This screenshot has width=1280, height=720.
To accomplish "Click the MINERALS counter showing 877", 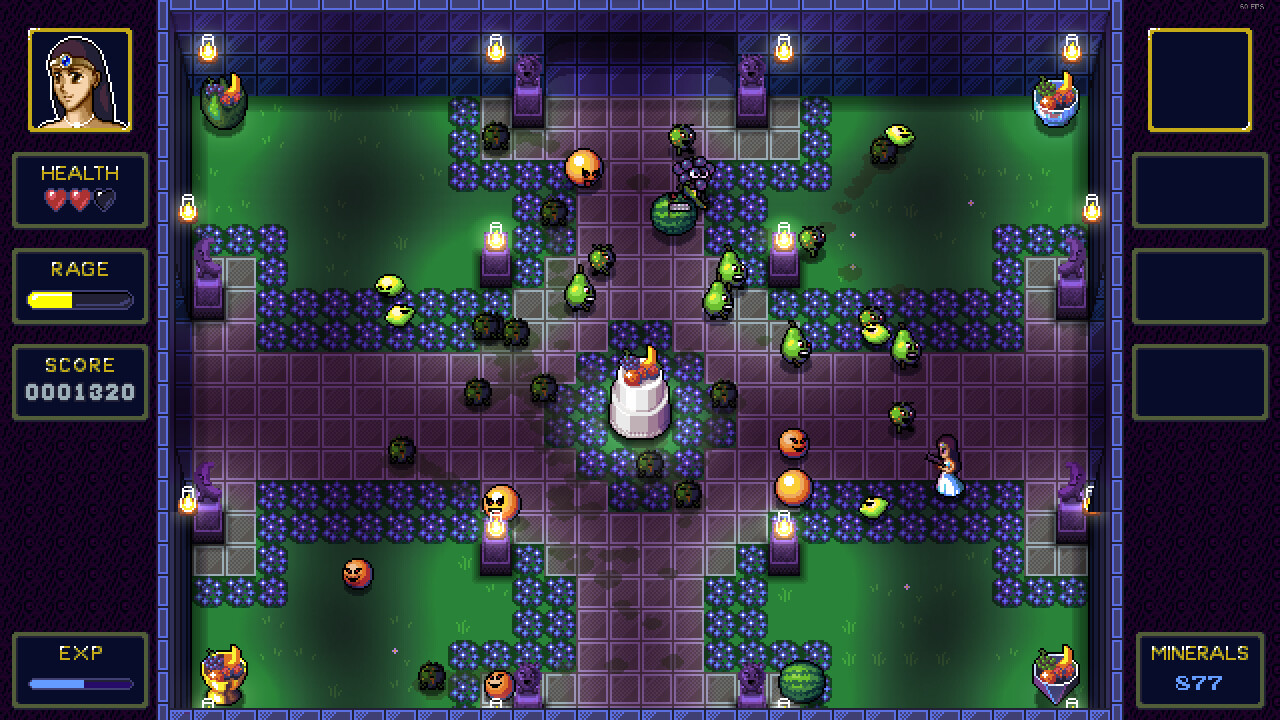I will pos(1200,684).
